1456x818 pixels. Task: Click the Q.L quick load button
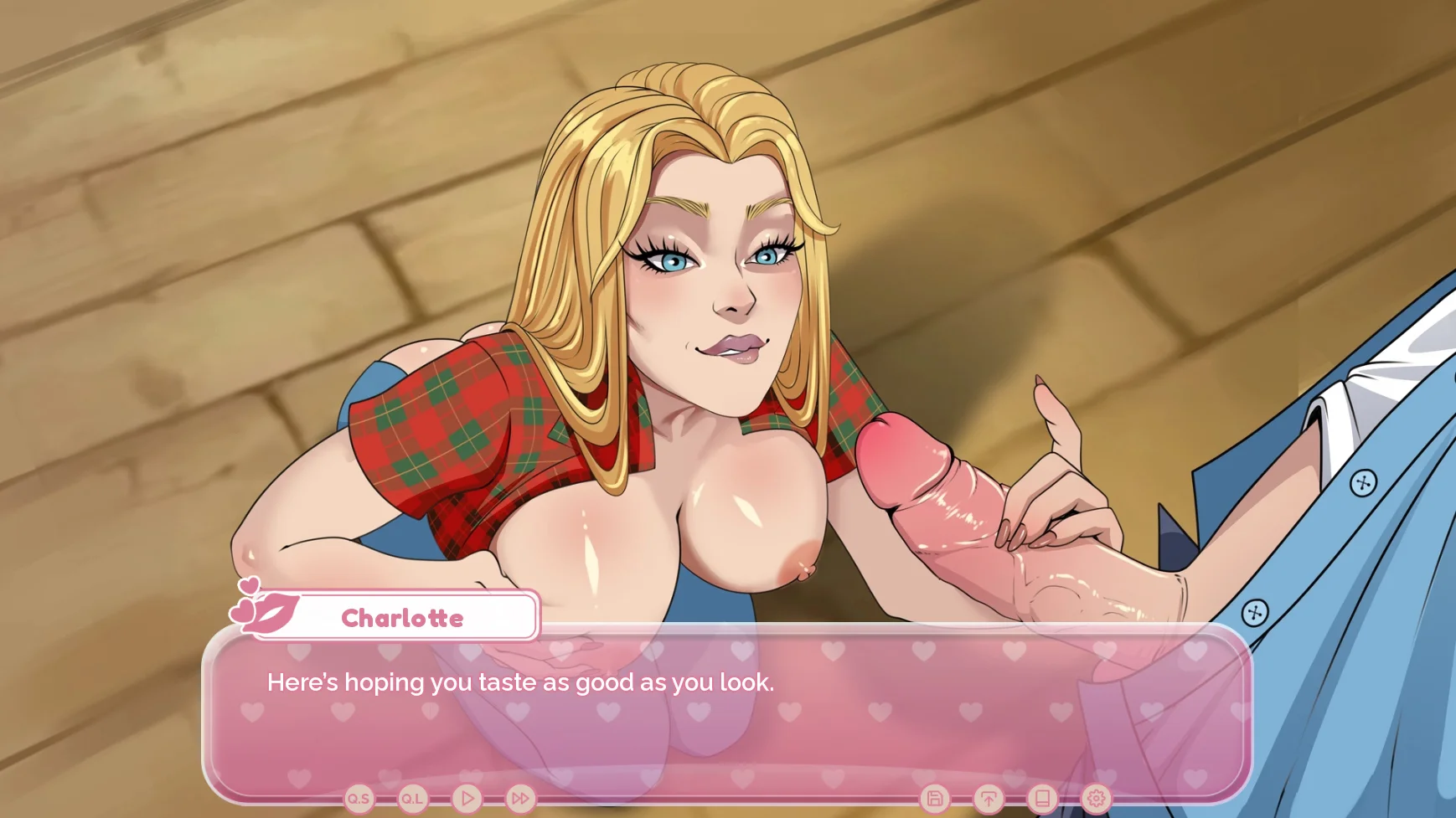point(412,799)
